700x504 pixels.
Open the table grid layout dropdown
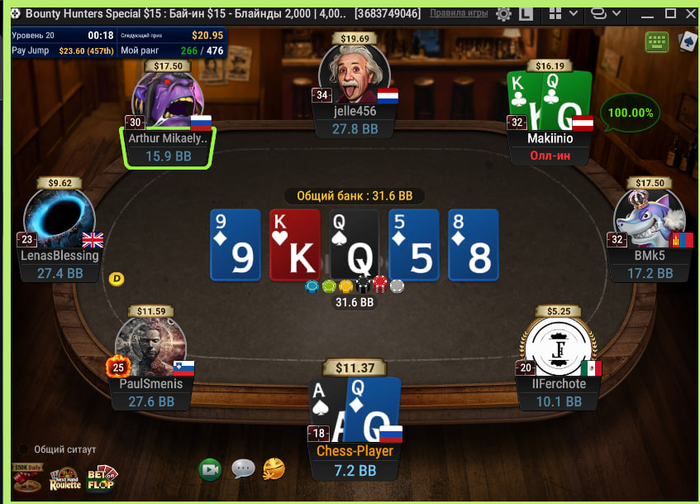click(563, 14)
